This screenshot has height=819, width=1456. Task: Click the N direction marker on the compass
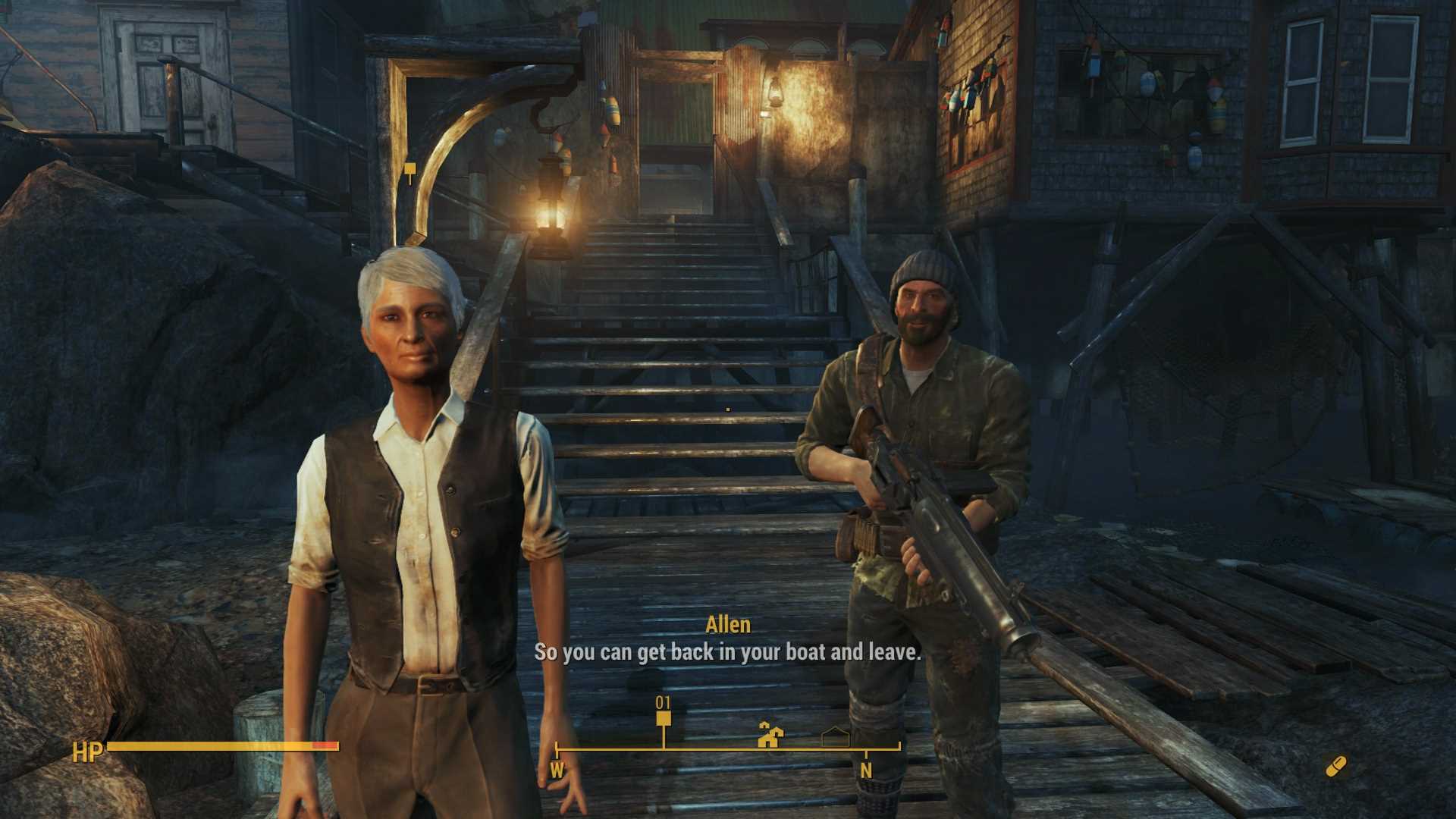(866, 768)
